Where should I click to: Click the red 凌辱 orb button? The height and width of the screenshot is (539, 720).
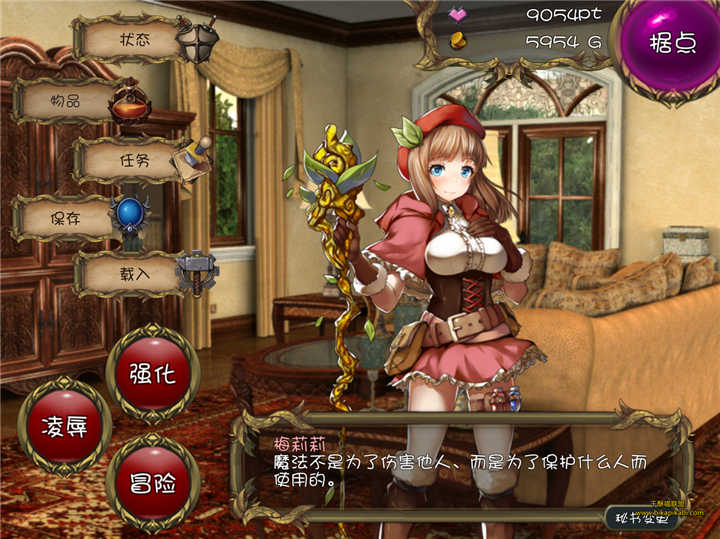click(x=64, y=426)
